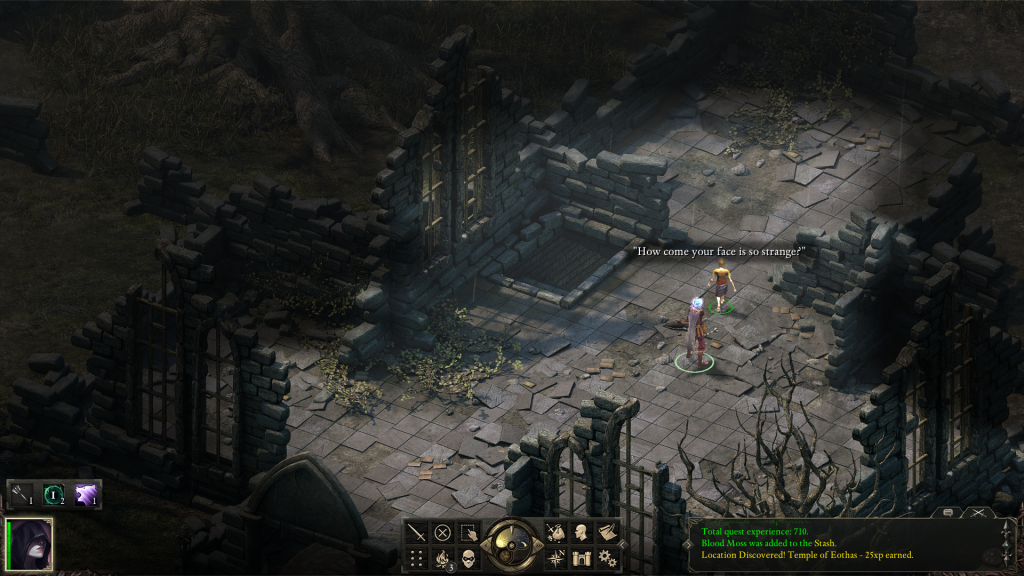
Task: Open the stronghold castle button
Action: click(581, 558)
